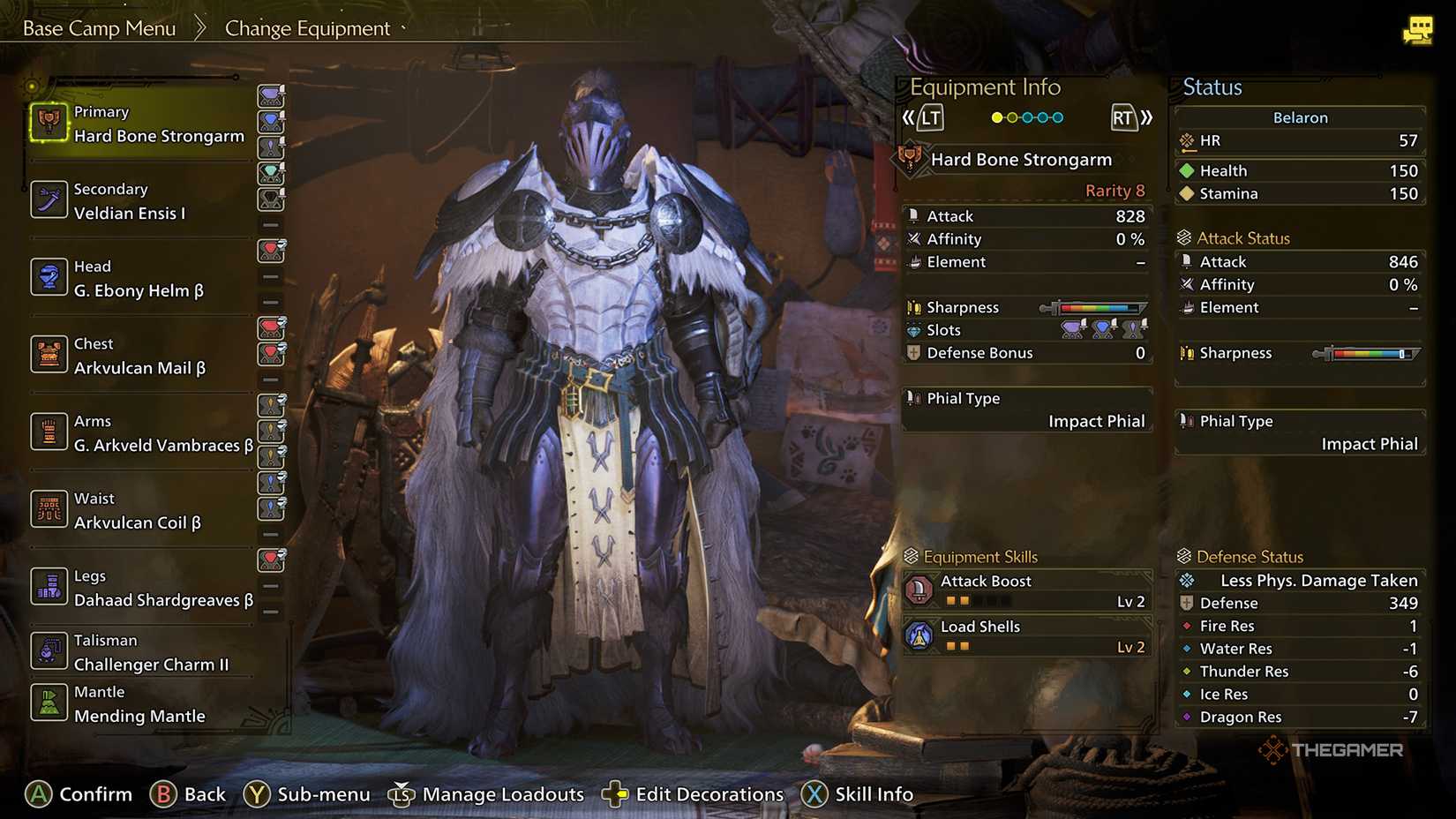Click the Sharpness gauge bar
1456x819 pixels.
(x=1097, y=307)
